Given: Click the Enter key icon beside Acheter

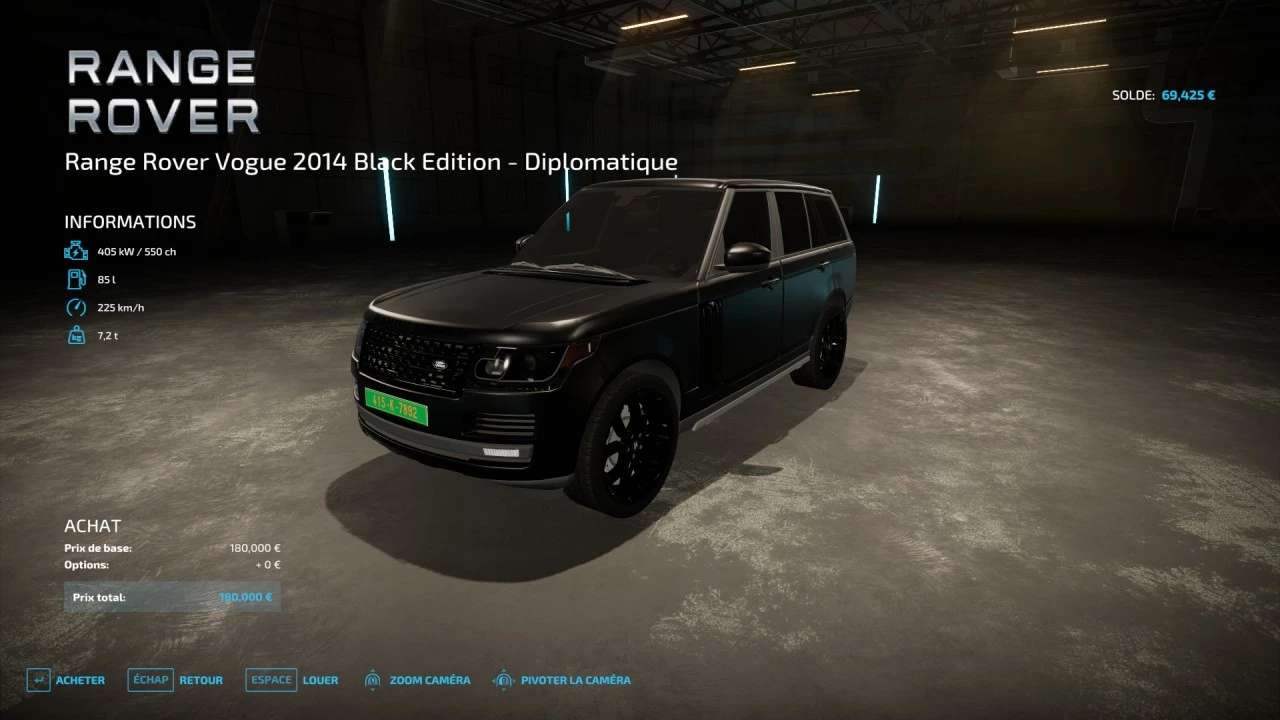Looking at the screenshot, I should [38, 679].
